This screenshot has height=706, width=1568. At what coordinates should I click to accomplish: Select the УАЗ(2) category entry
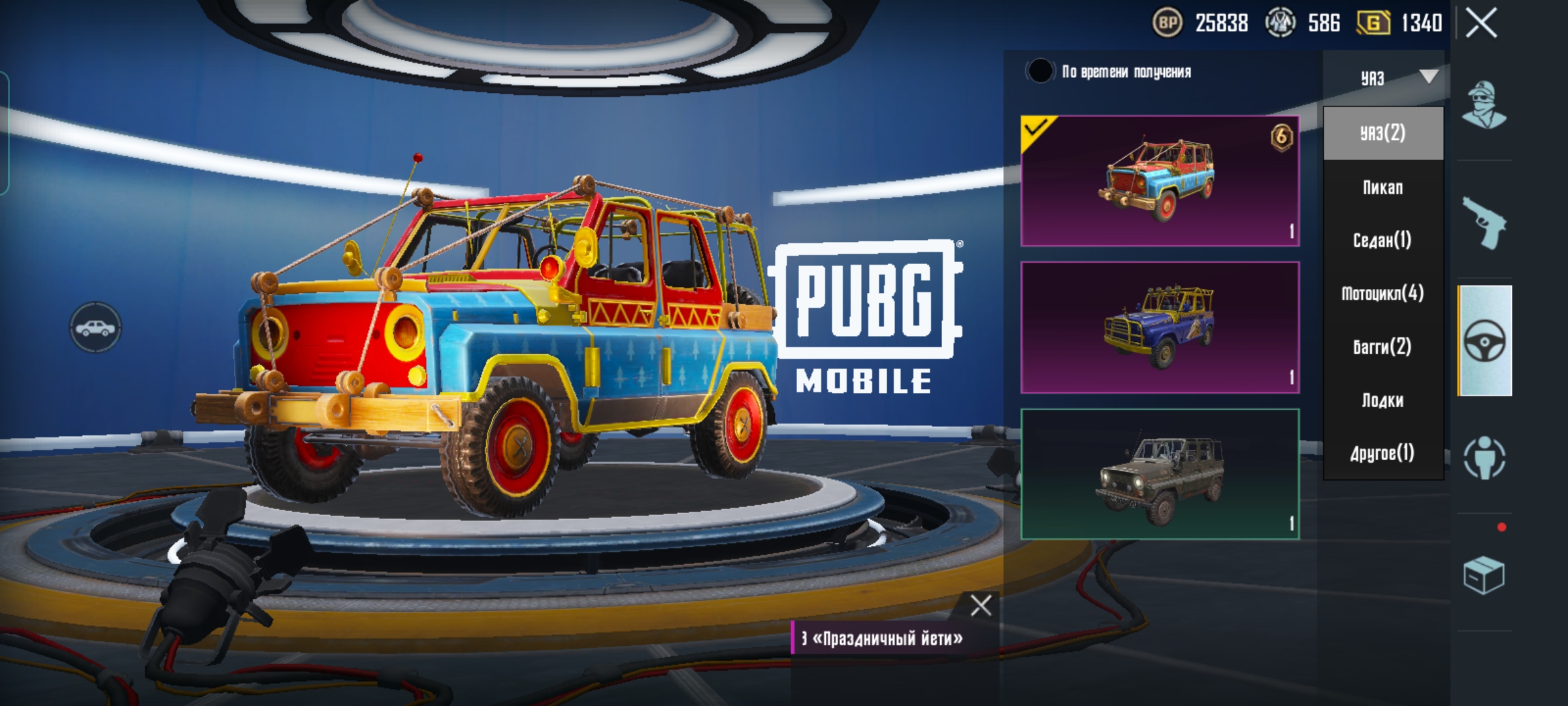[x=1382, y=133]
